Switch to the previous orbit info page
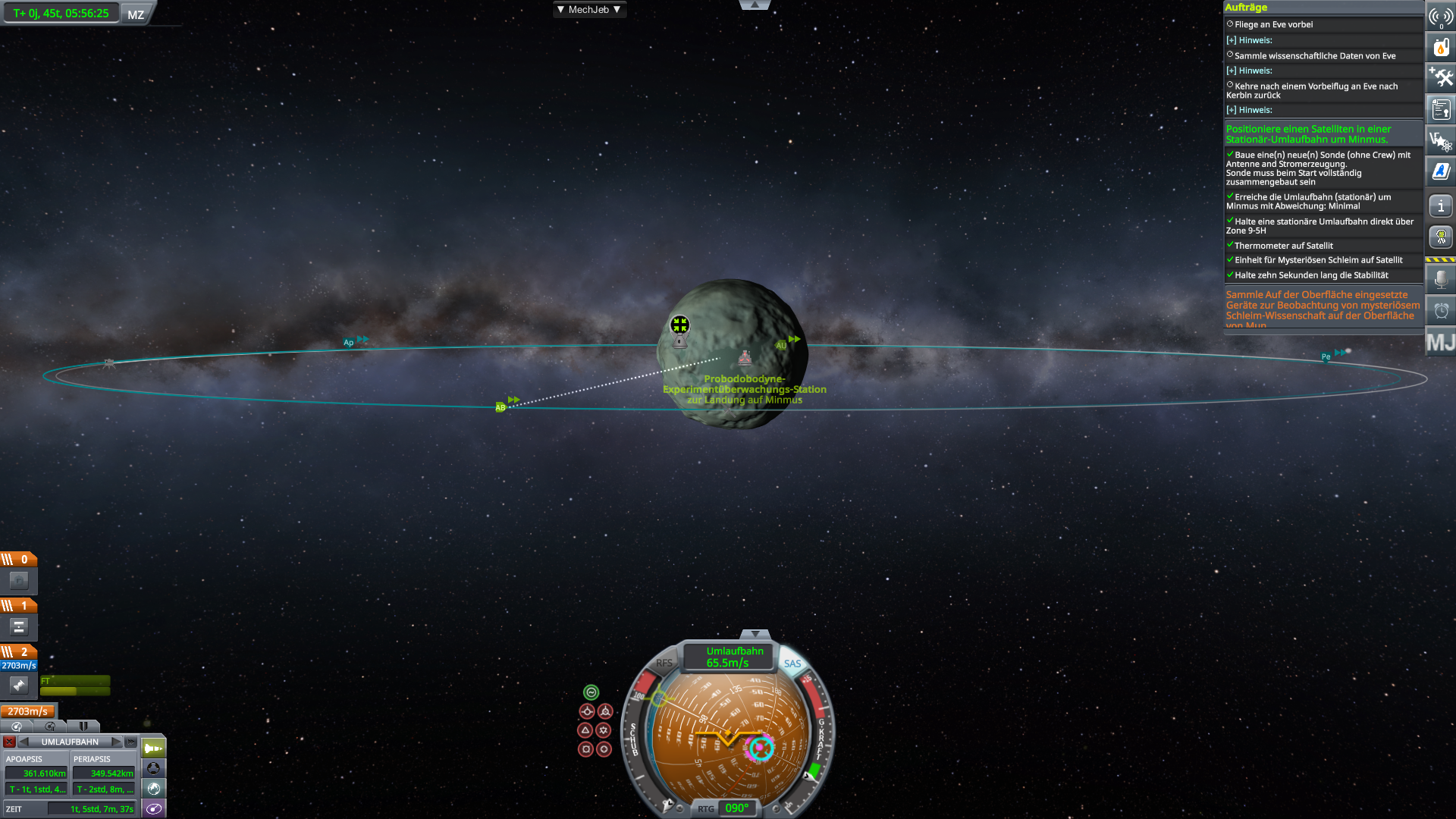1456x819 pixels. pos(24,742)
